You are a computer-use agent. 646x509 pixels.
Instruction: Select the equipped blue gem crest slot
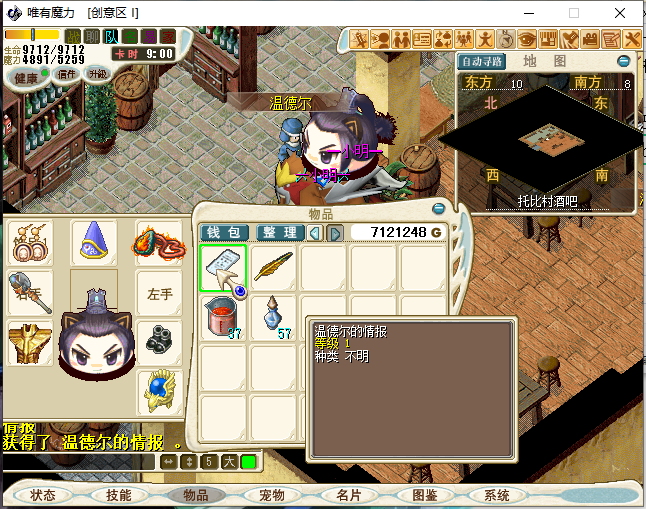click(x=159, y=391)
